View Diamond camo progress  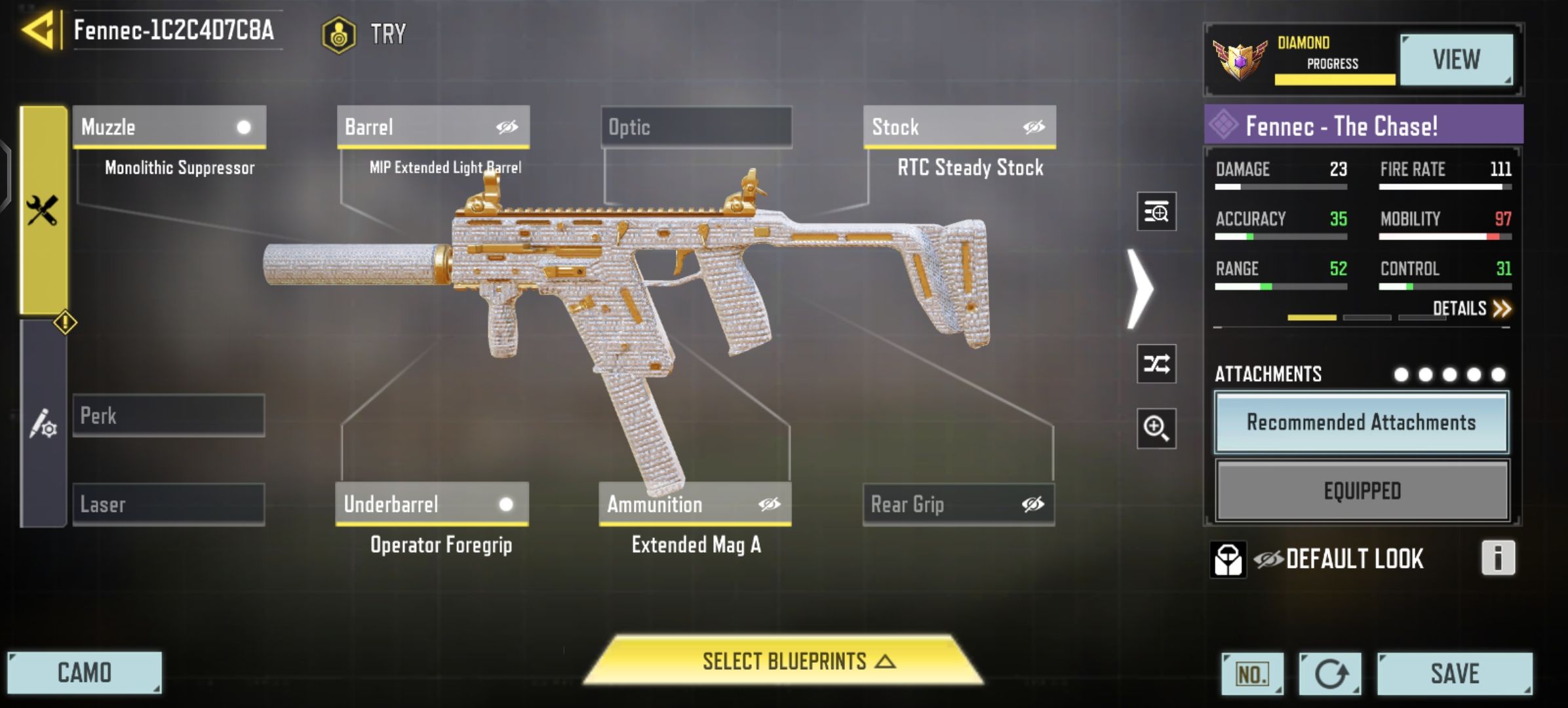(x=1456, y=60)
